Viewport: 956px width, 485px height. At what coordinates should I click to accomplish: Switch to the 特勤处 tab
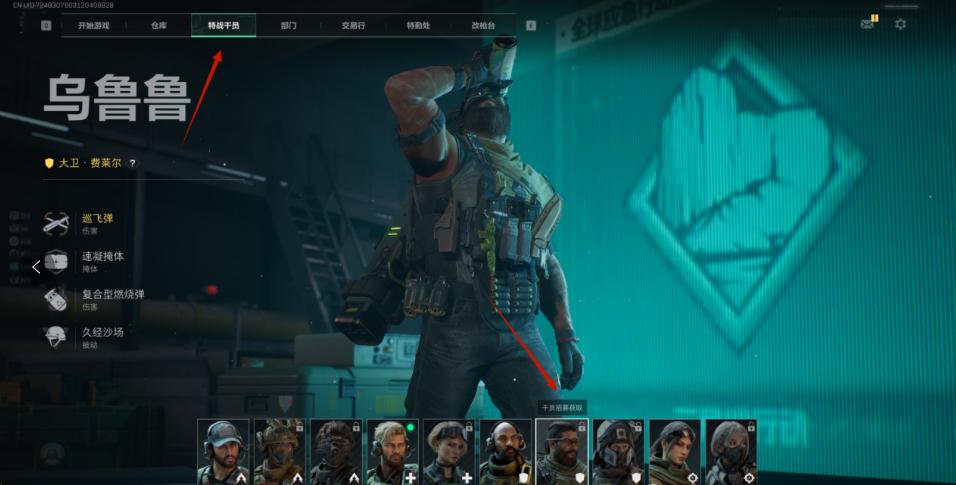[417, 25]
